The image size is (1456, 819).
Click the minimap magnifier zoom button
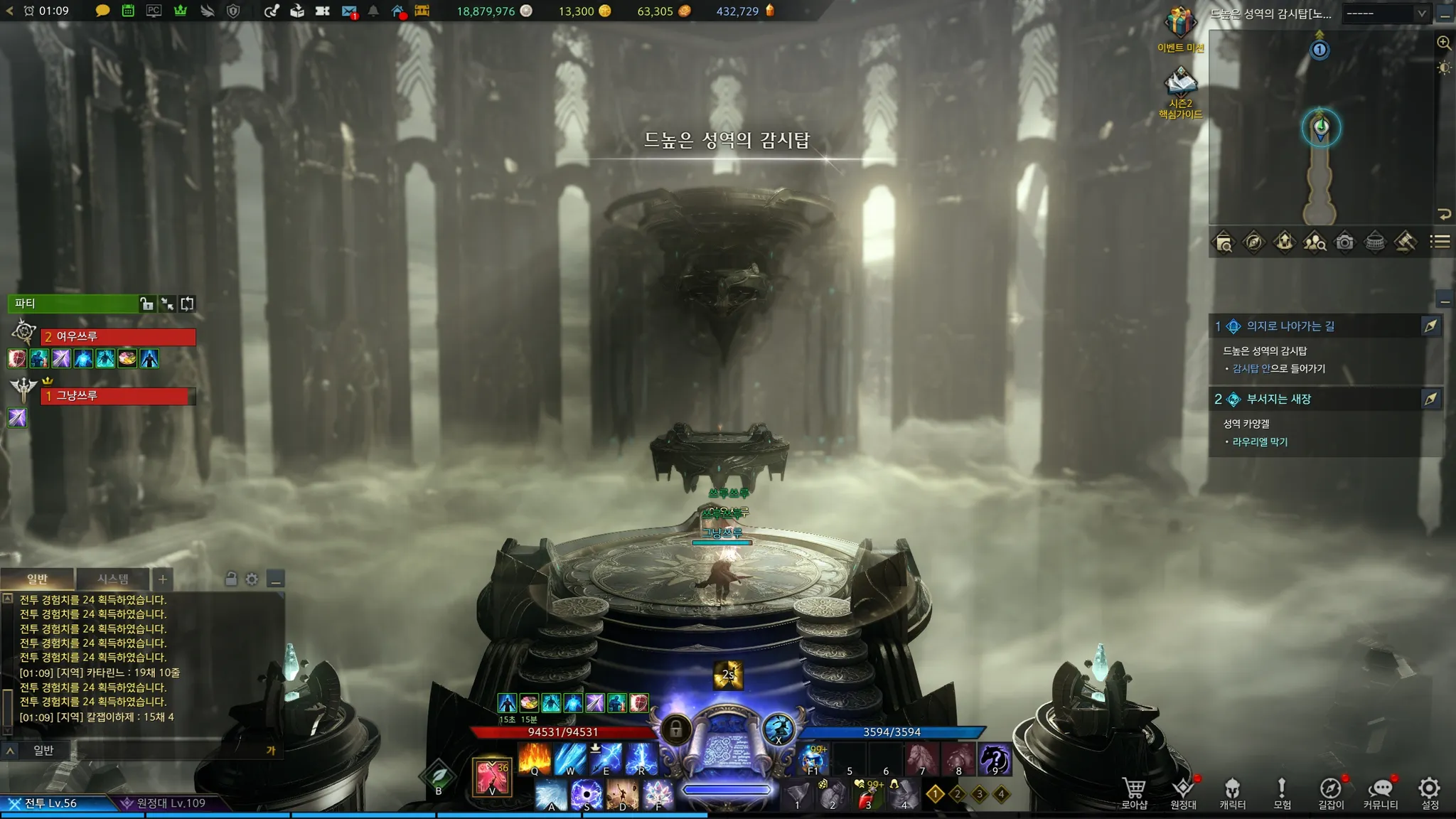1444,43
